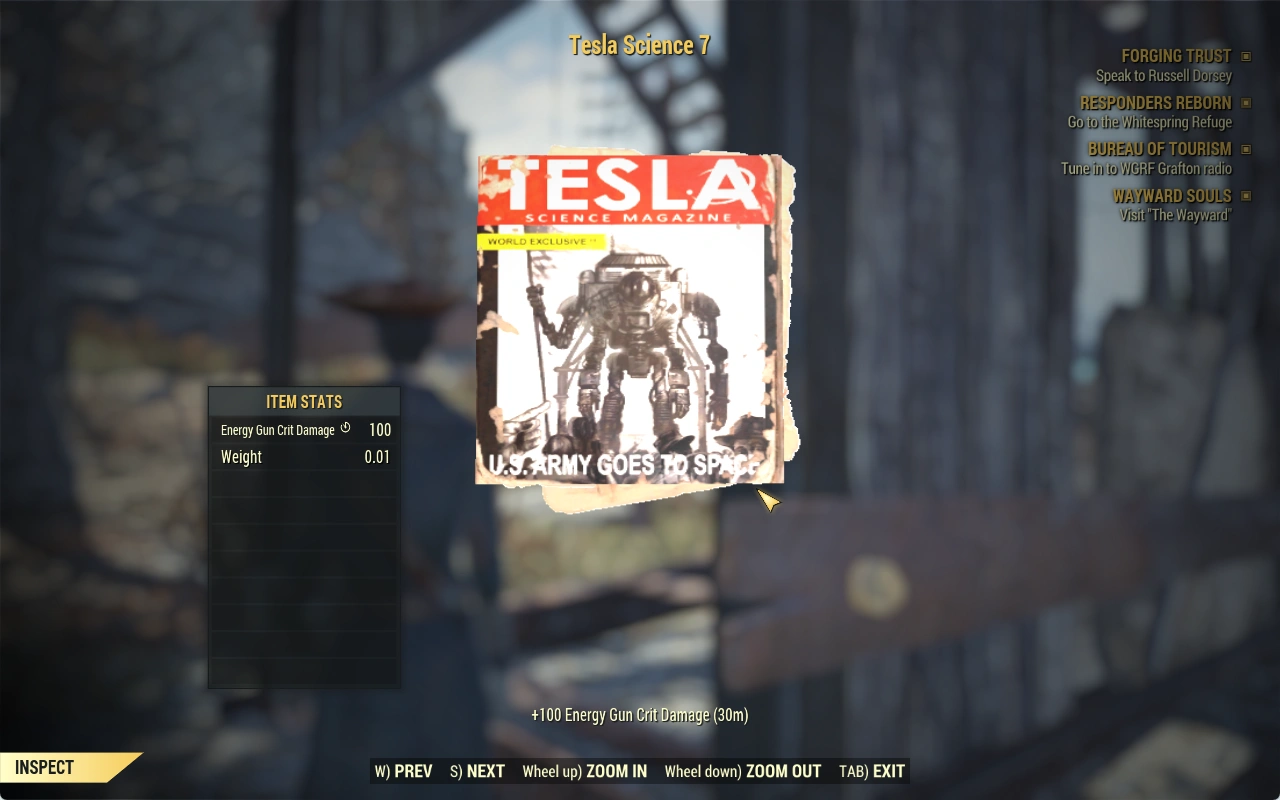Go to the previous item with PREV
1280x800 pixels.
pyautogui.click(x=404, y=771)
